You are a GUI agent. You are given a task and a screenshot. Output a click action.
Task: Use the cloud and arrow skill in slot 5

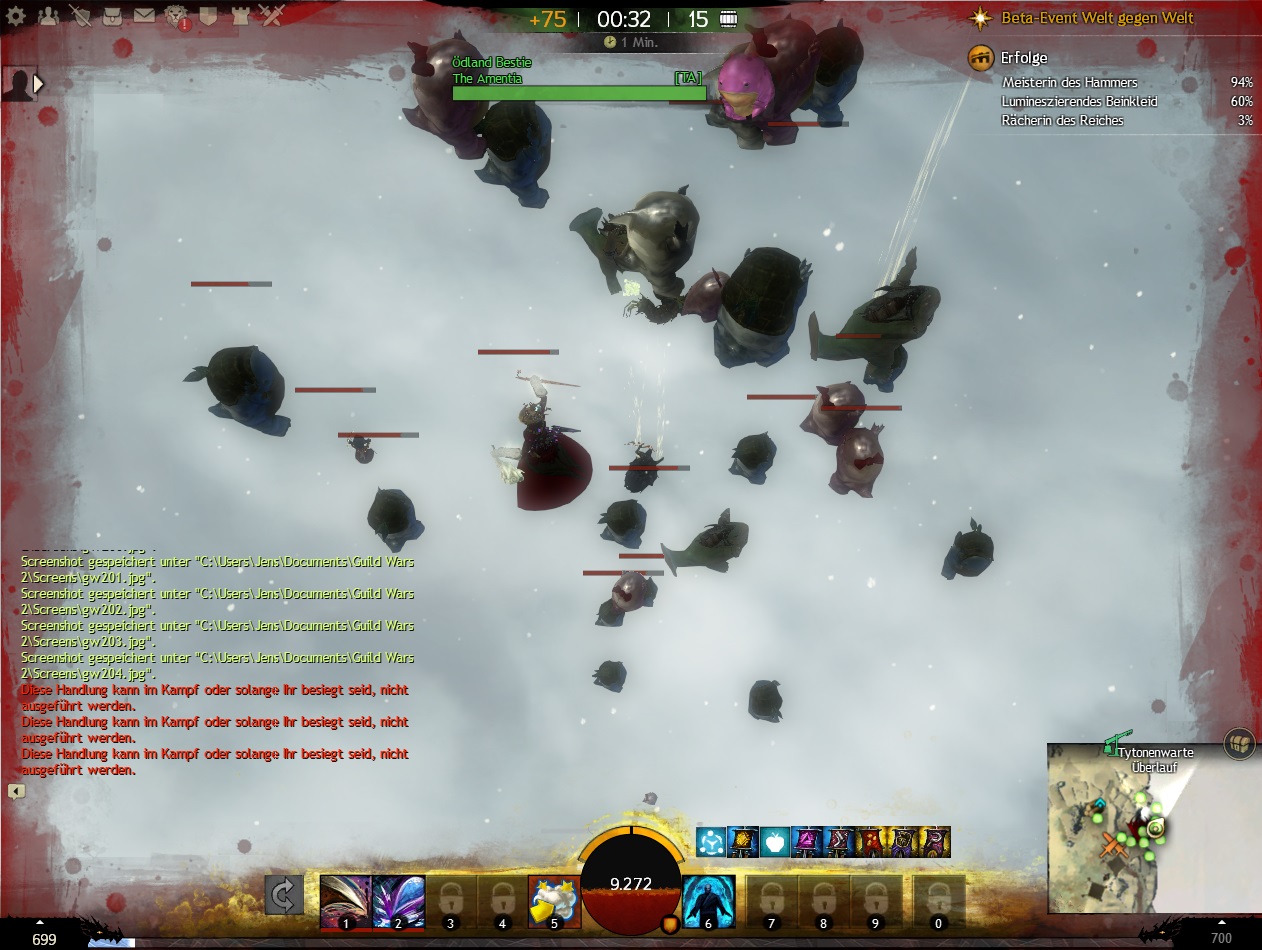pos(554,902)
